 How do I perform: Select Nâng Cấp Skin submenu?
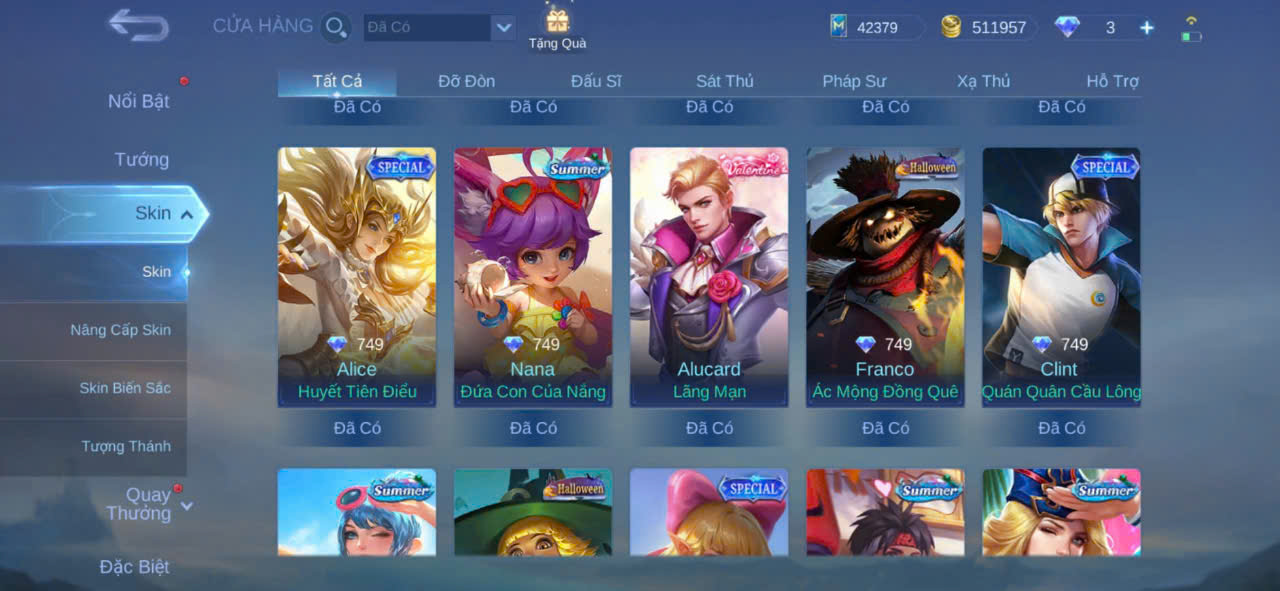click(x=120, y=330)
